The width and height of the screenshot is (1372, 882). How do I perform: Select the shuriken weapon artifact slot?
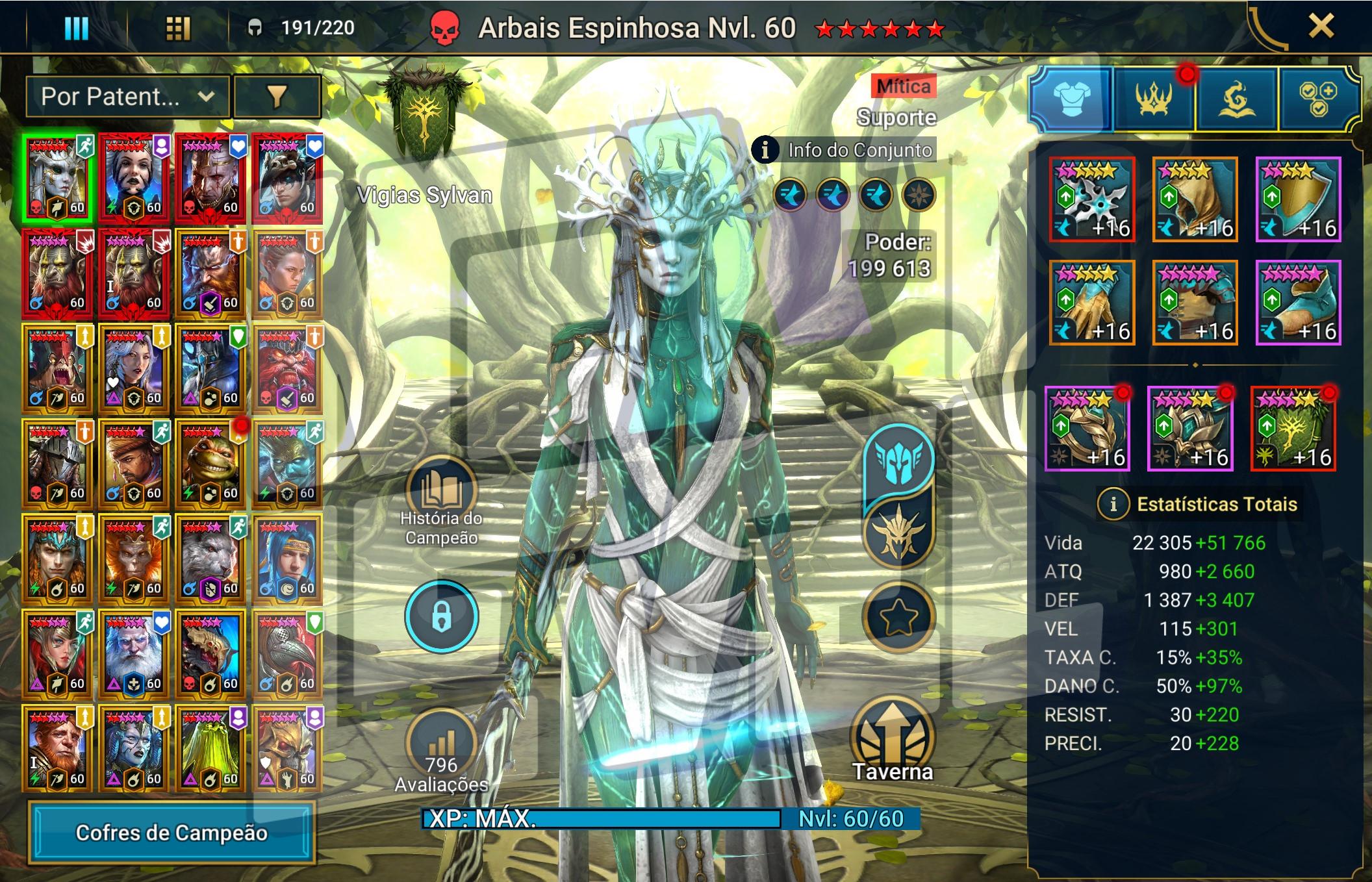(1092, 199)
